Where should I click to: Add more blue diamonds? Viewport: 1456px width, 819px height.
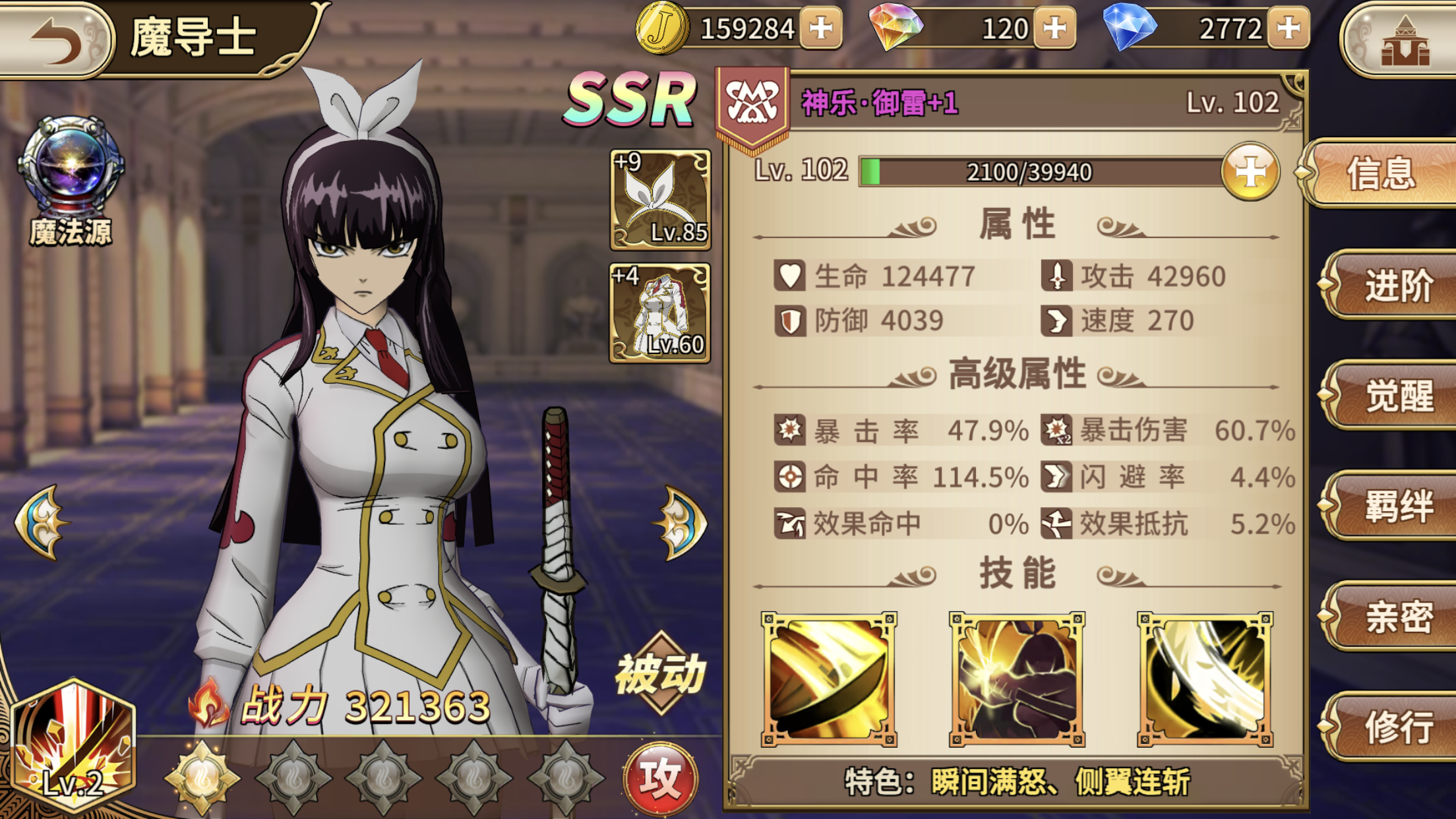1288,28
